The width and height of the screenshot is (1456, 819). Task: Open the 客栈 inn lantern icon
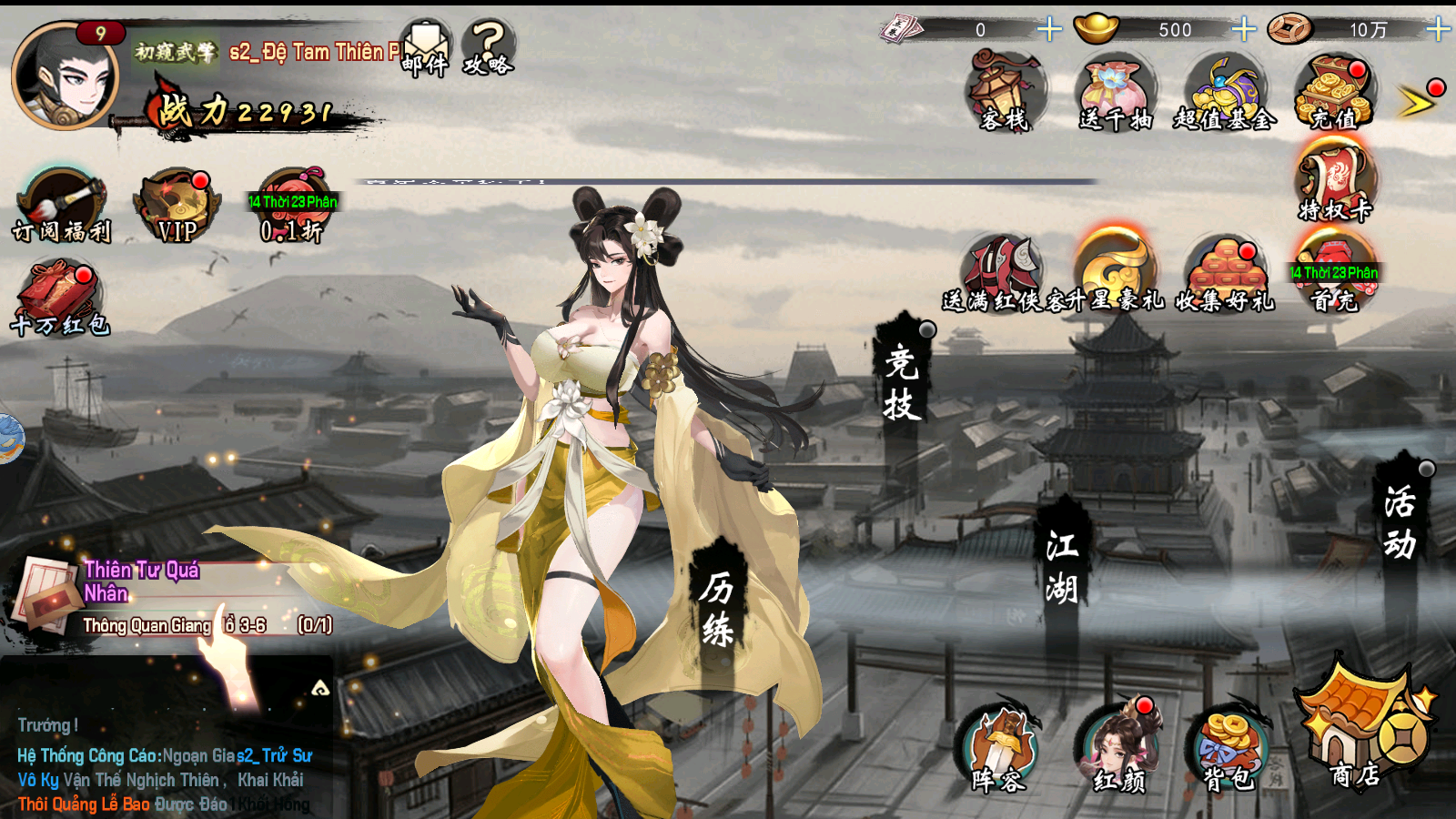[1005, 92]
